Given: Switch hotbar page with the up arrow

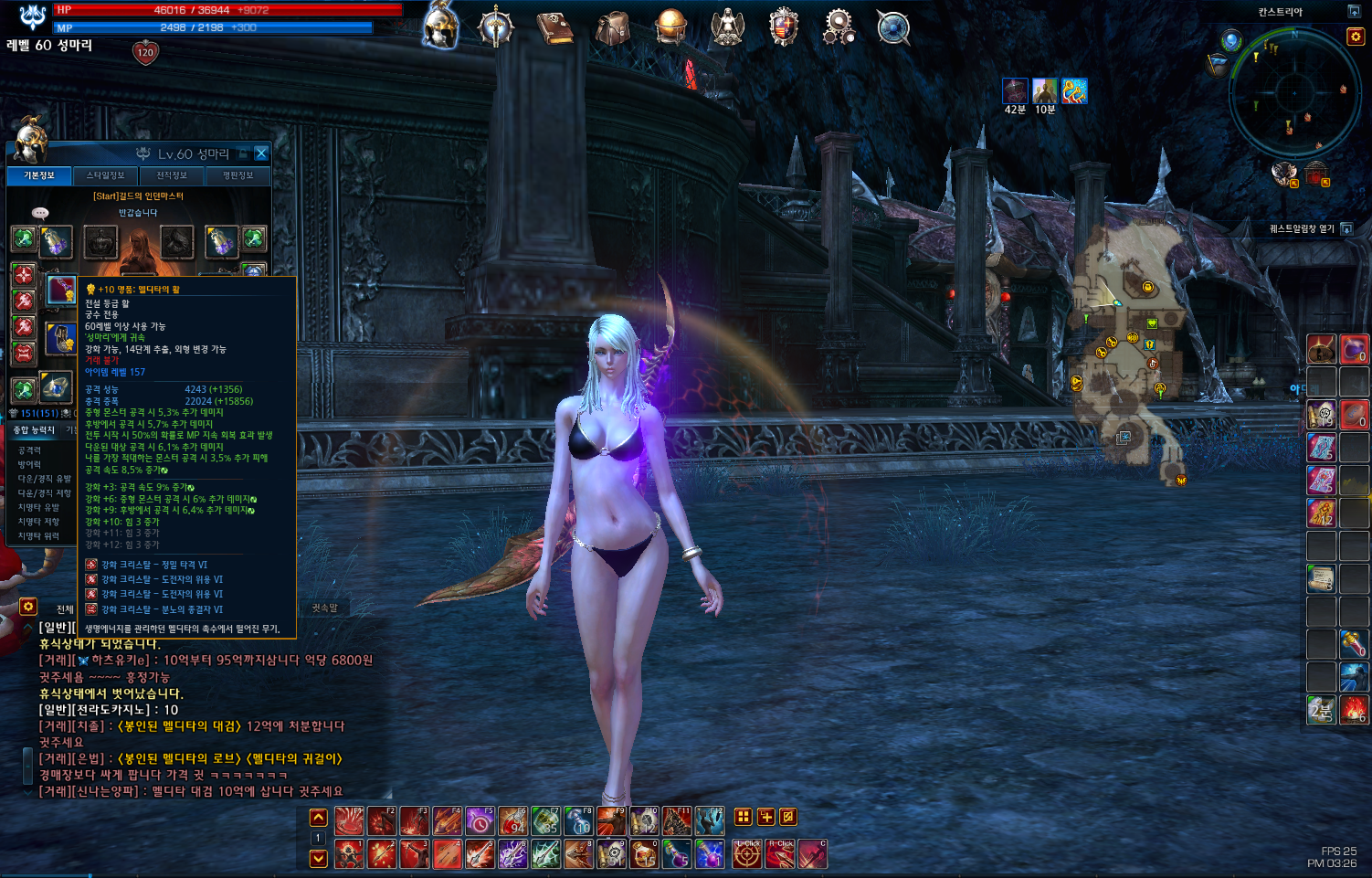Looking at the screenshot, I should pyautogui.click(x=318, y=818).
